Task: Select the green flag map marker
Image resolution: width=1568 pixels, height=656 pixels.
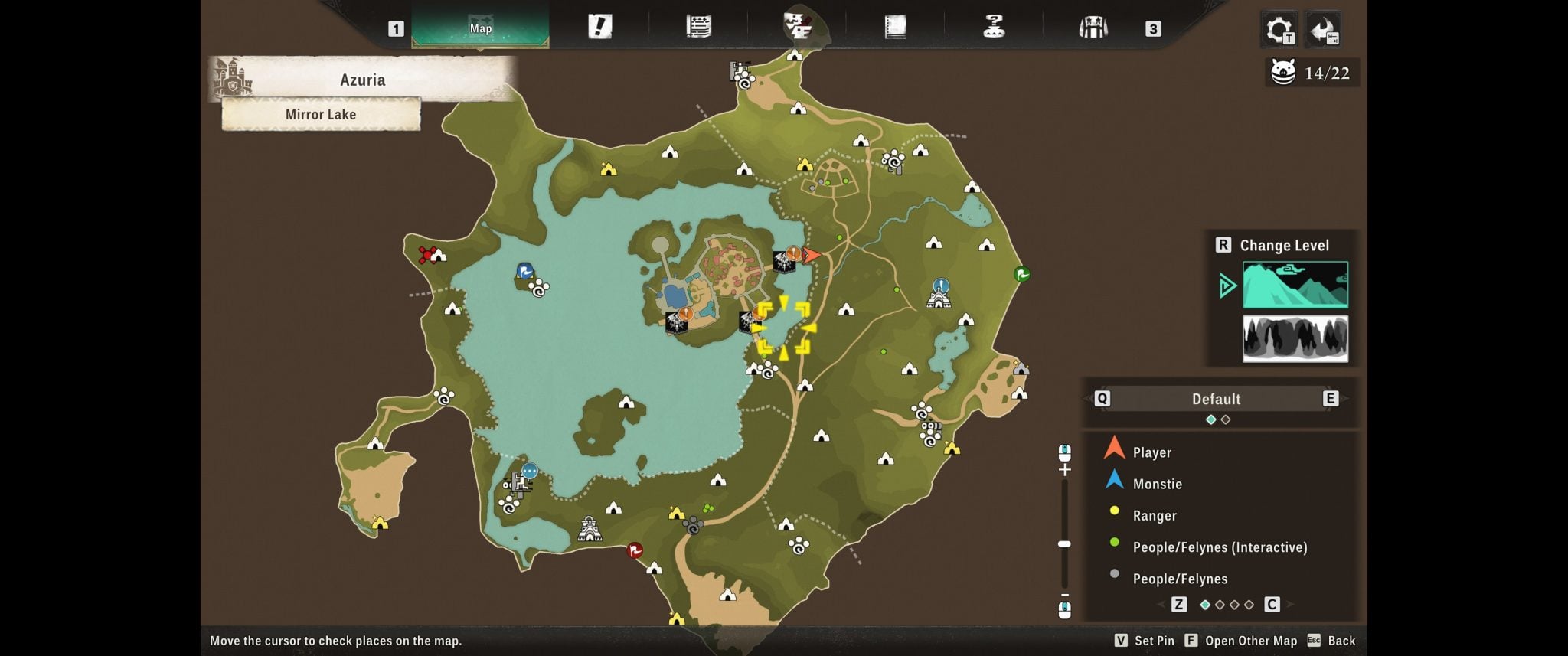Action: (x=1021, y=273)
